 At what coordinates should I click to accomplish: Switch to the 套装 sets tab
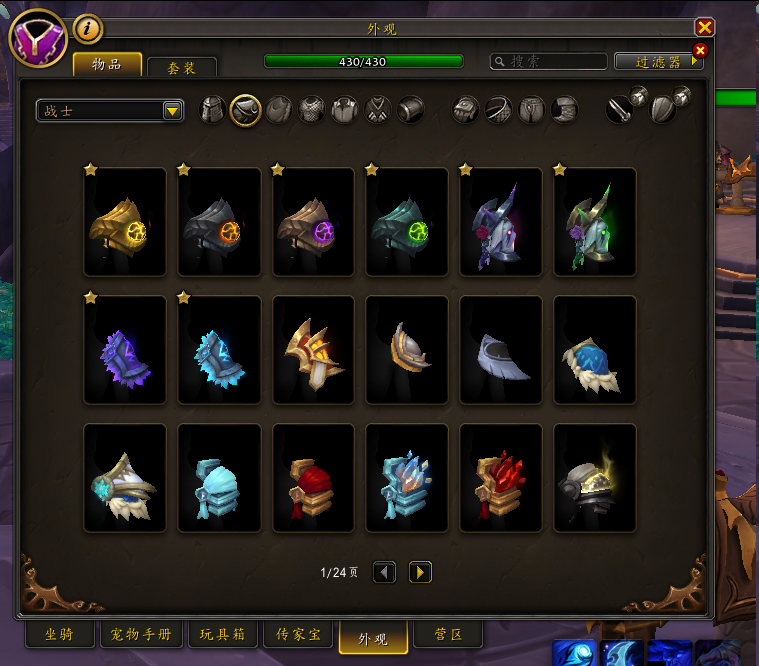coord(181,67)
